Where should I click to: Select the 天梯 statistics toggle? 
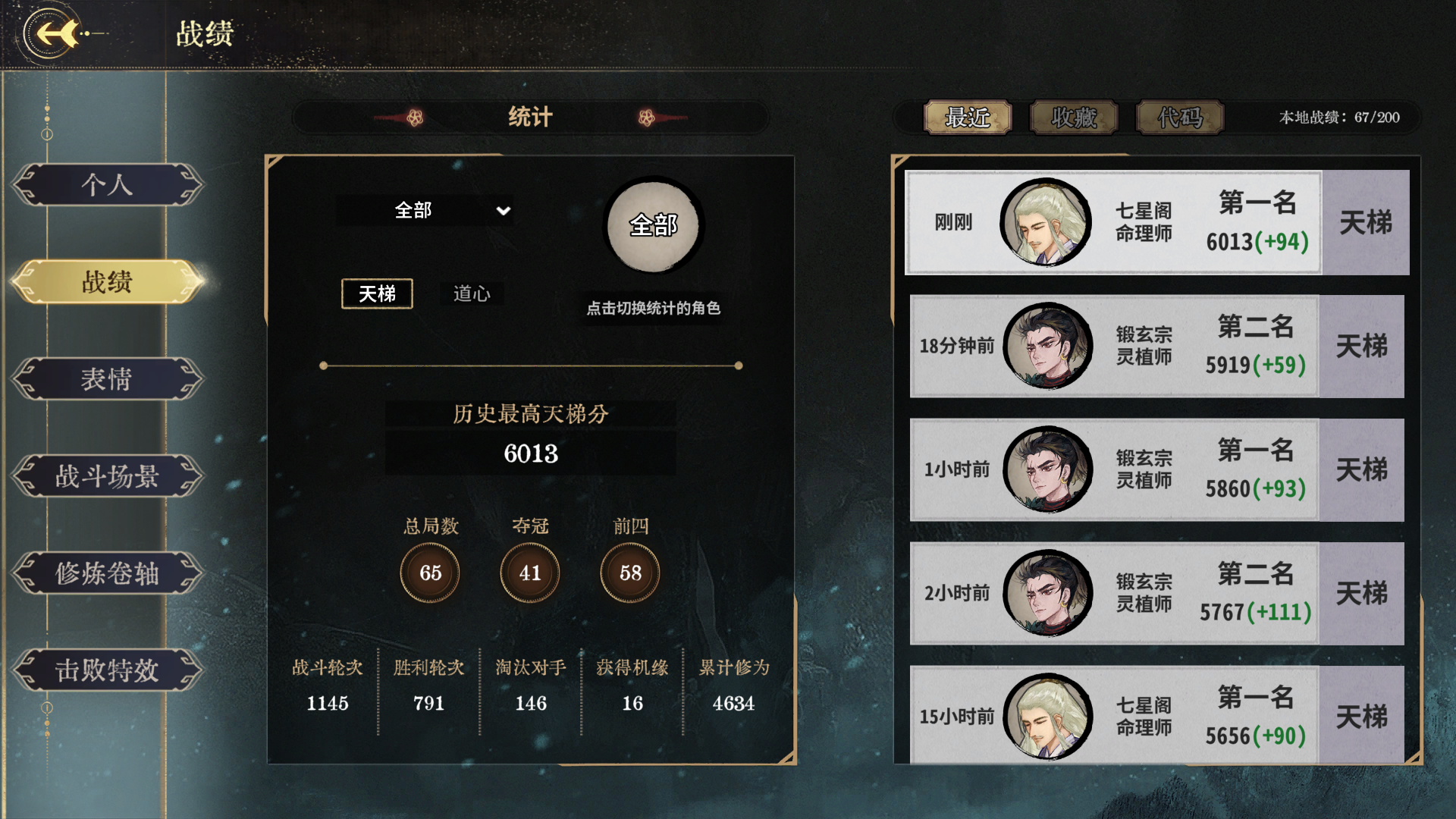pyautogui.click(x=377, y=294)
